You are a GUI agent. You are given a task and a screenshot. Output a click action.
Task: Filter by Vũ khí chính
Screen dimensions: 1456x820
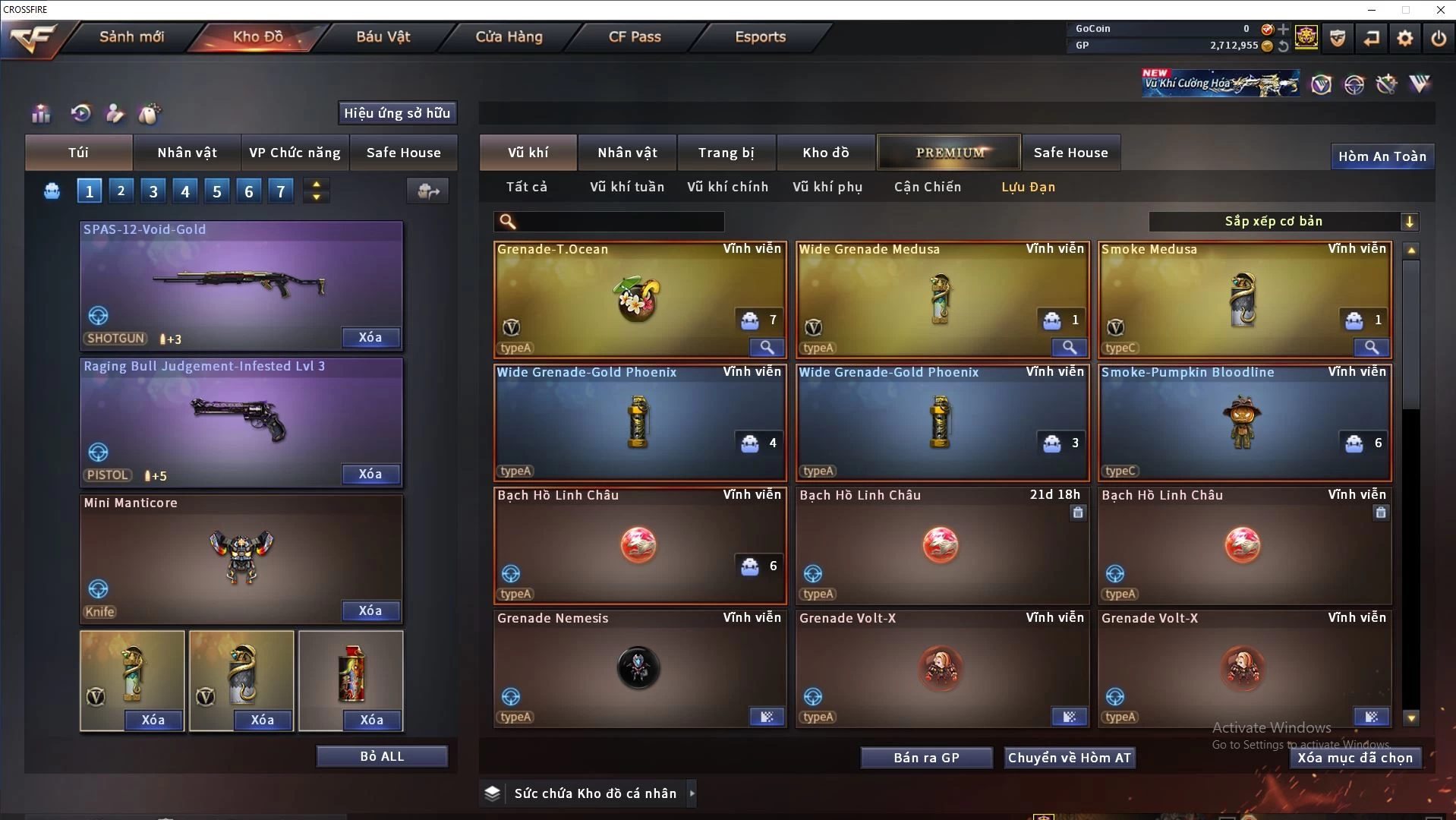tap(727, 187)
